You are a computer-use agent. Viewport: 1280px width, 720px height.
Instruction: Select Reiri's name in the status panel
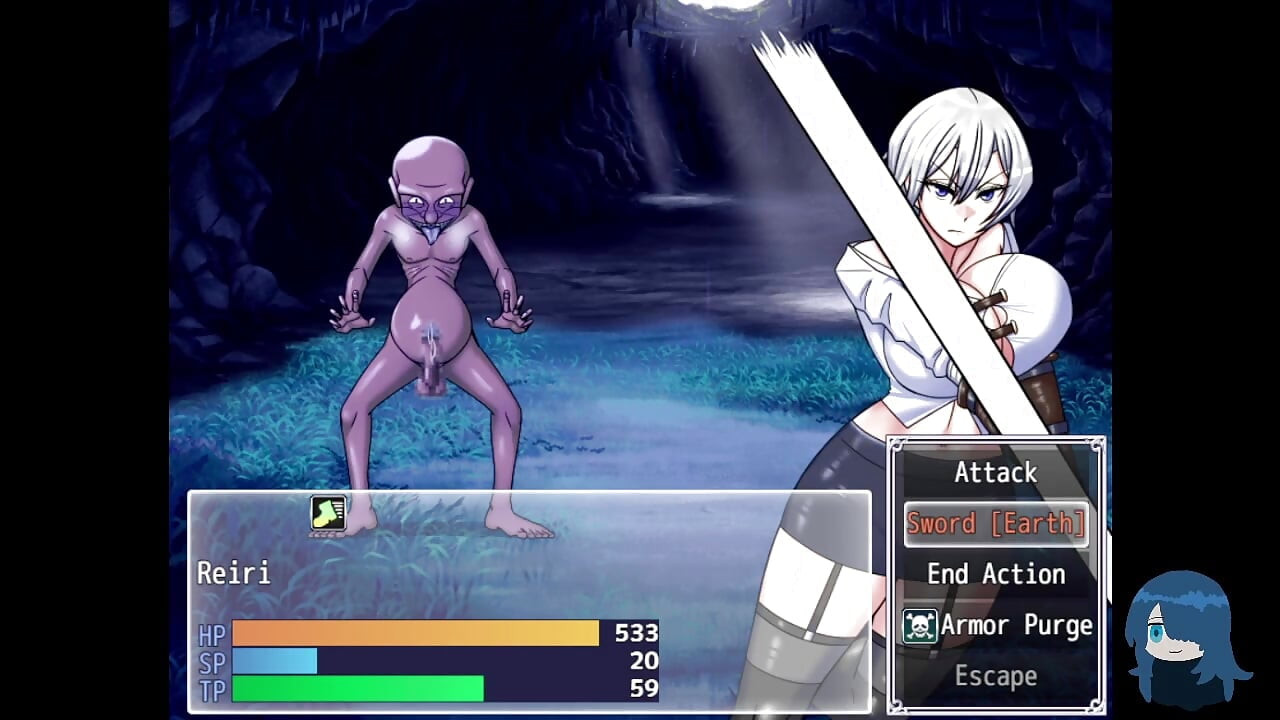pyautogui.click(x=234, y=573)
